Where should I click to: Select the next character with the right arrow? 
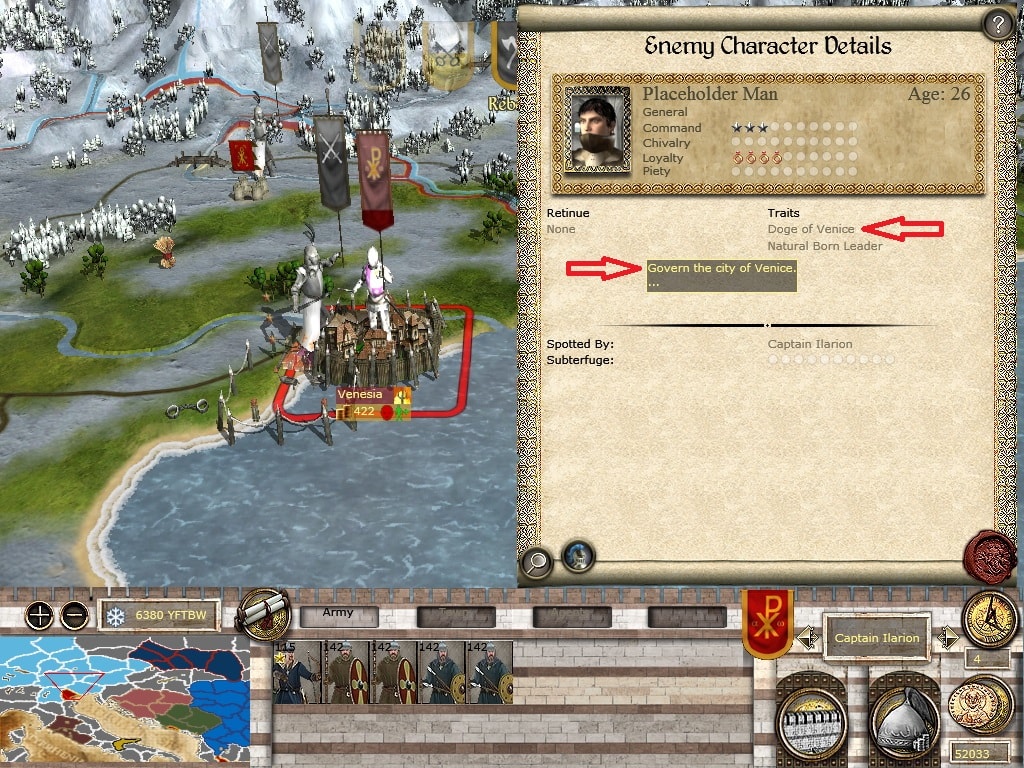[x=946, y=636]
